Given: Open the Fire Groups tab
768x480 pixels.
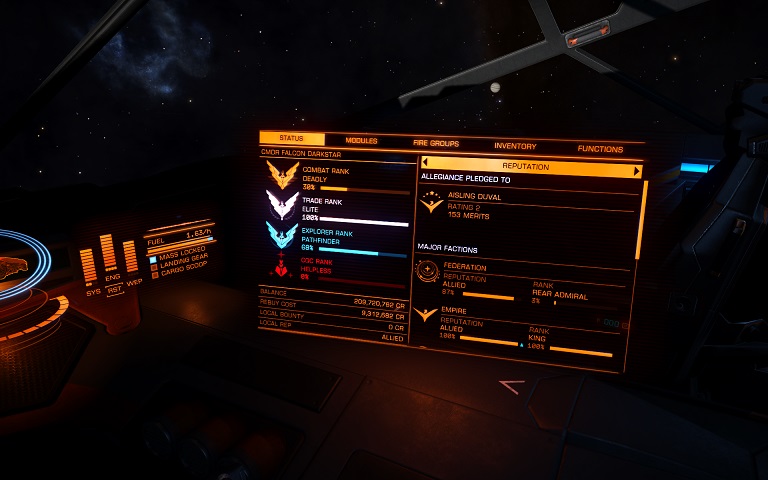Looking at the screenshot, I should [436, 144].
